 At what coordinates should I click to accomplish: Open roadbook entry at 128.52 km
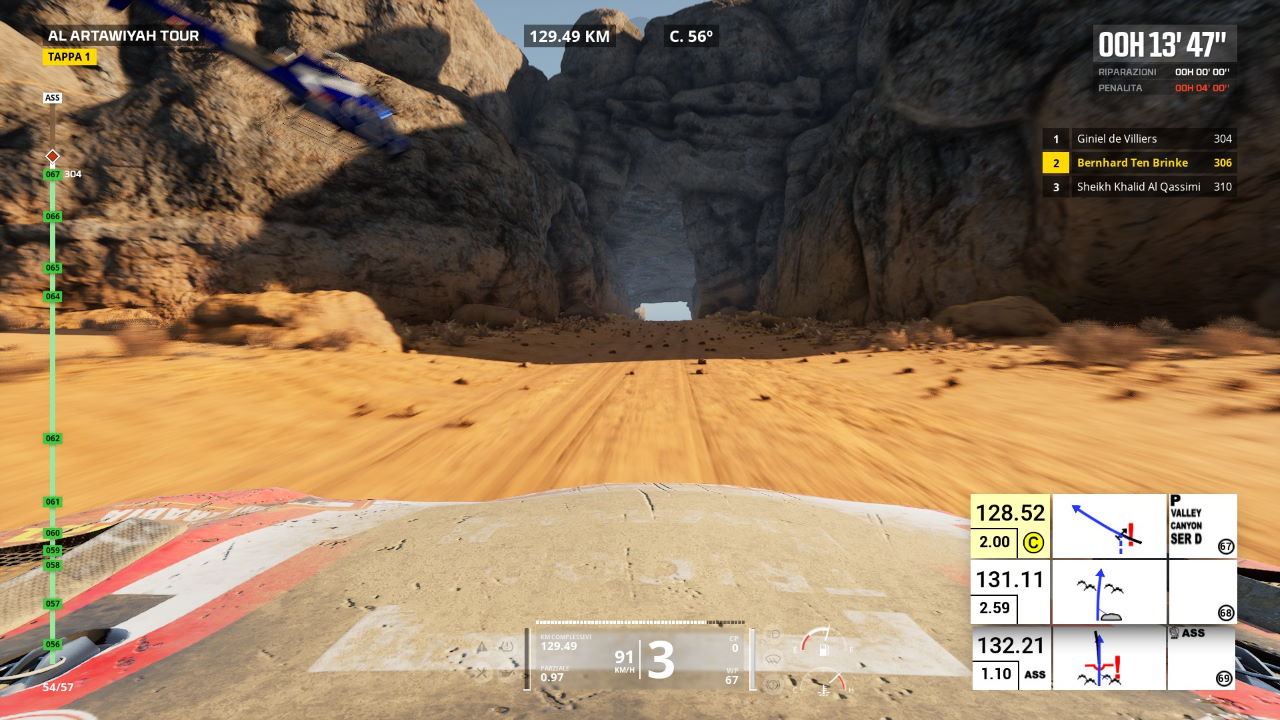point(1010,514)
